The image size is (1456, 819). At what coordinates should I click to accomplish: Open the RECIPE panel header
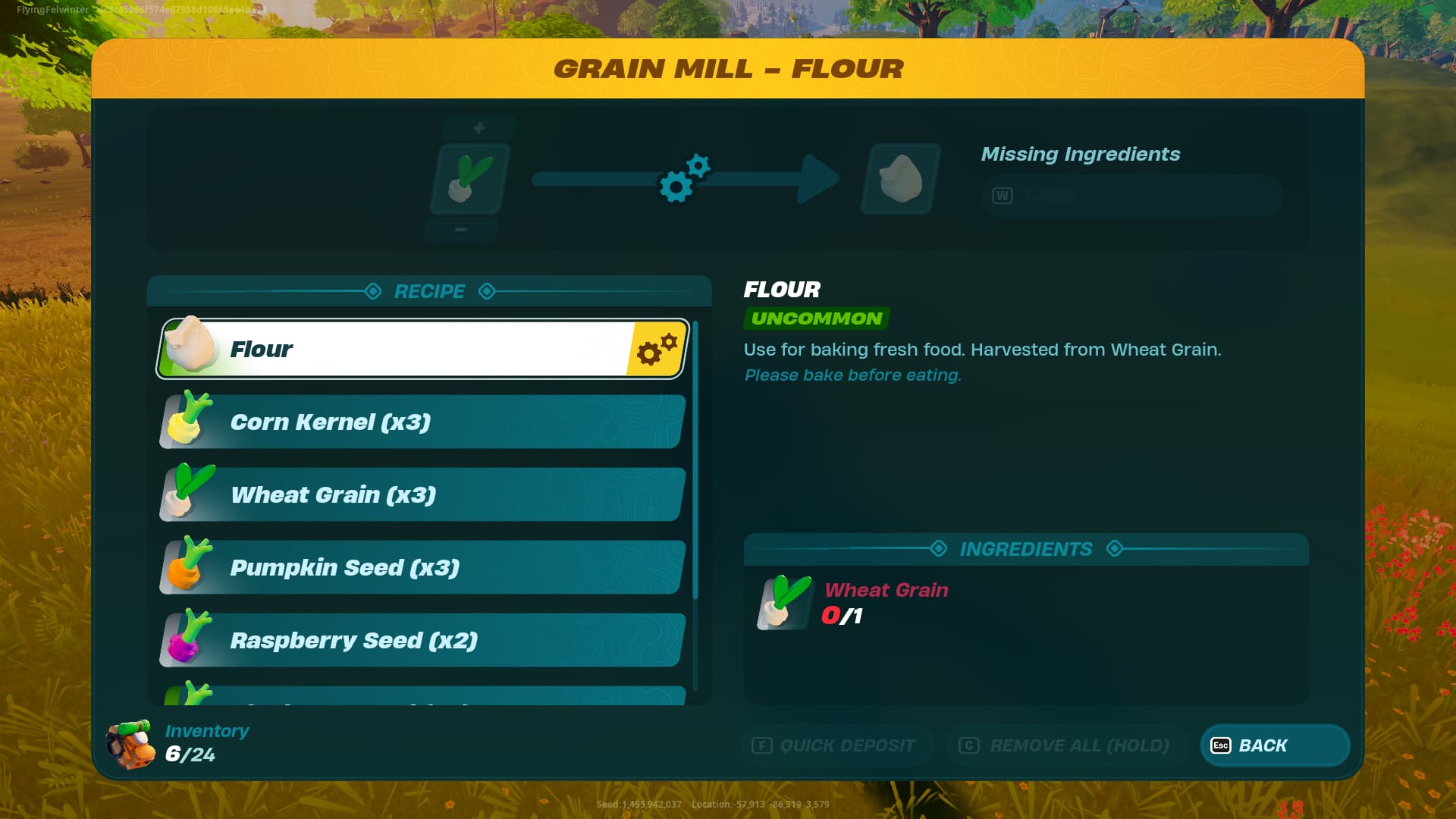(428, 291)
